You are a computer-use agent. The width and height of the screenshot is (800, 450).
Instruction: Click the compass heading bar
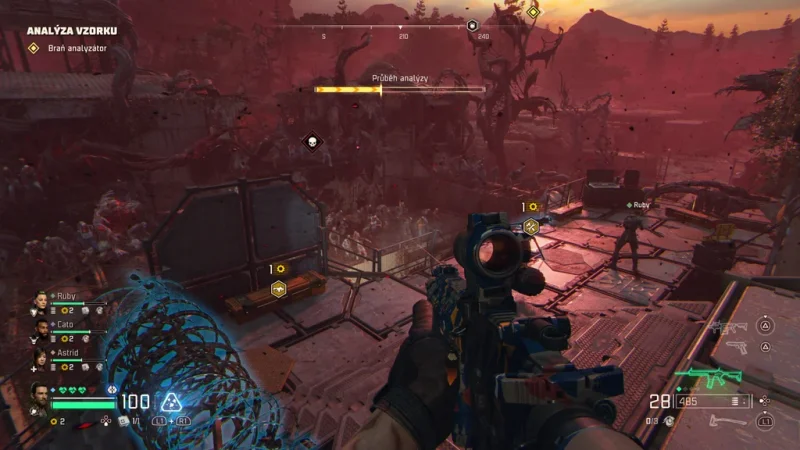[x=400, y=28]
